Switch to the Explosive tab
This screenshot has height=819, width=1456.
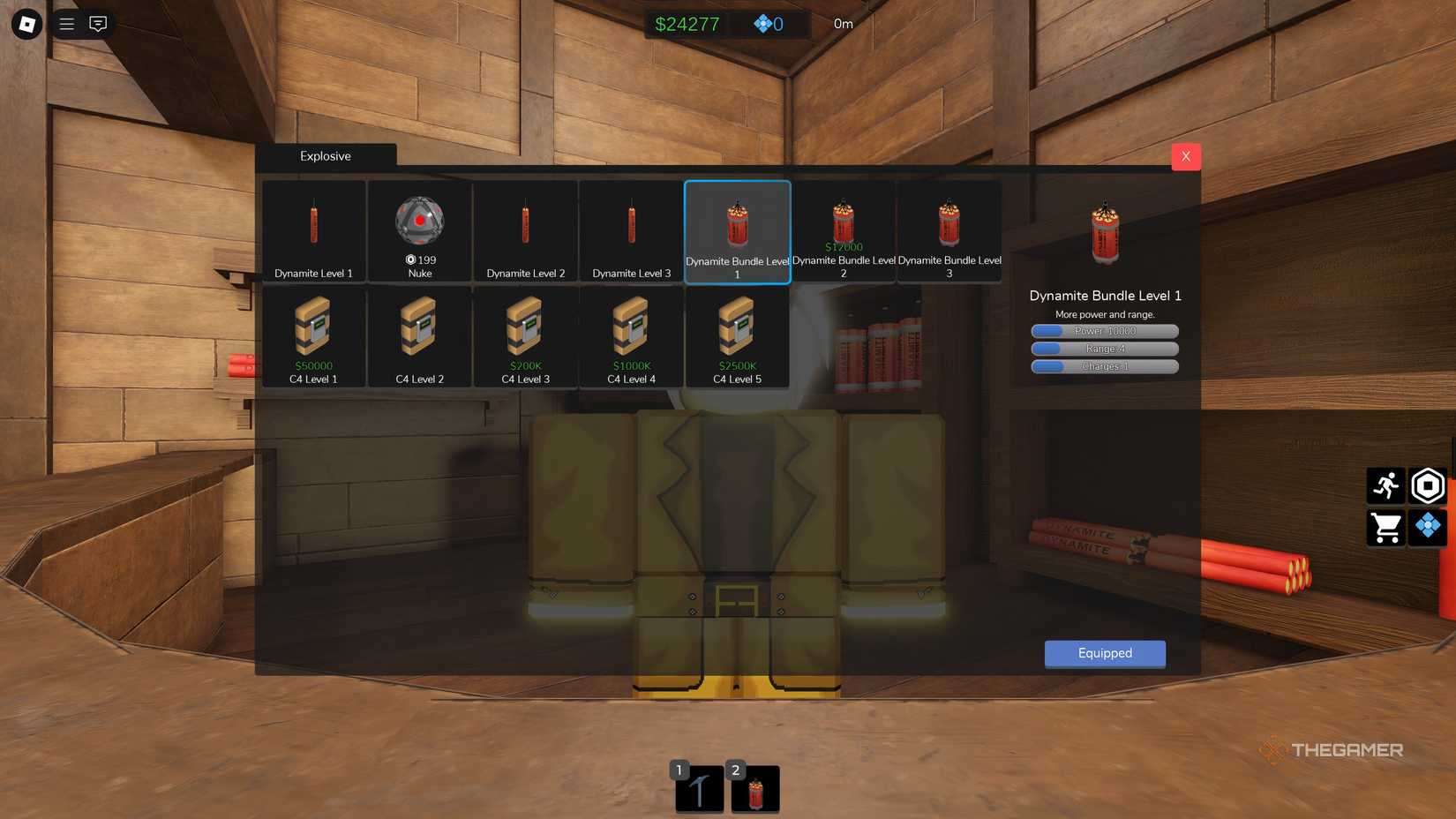click(325, 155)
